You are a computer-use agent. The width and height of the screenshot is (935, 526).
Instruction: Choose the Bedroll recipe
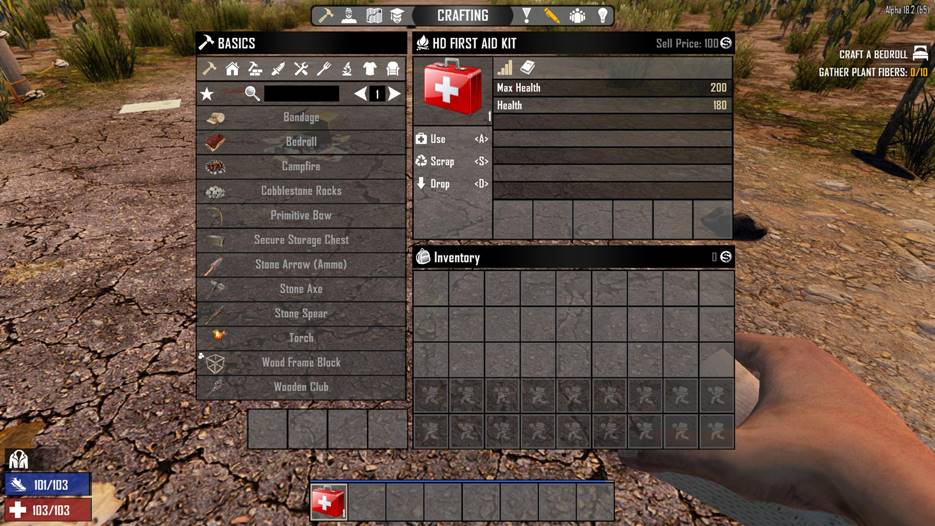pyautogui.click(x=301, y=142)
